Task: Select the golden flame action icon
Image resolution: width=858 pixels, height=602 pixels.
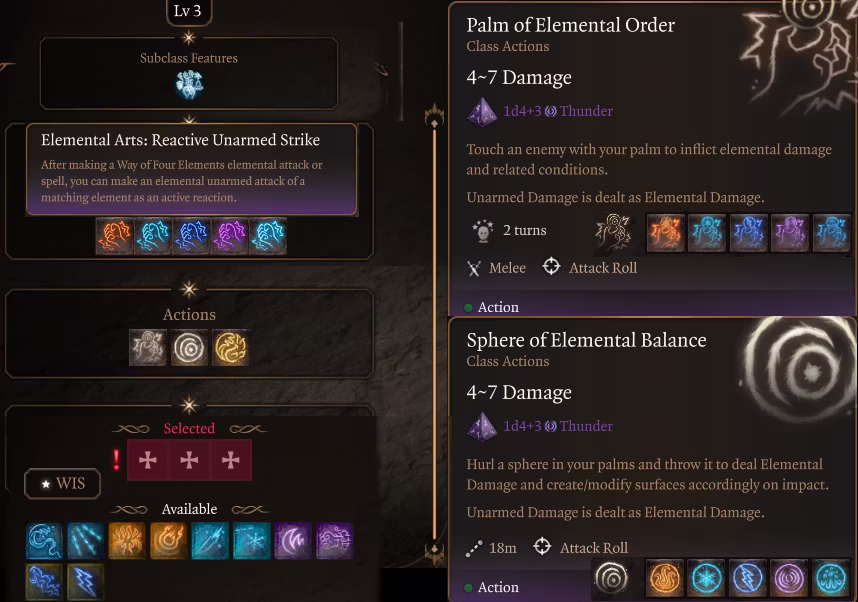Action: point(230,347)
